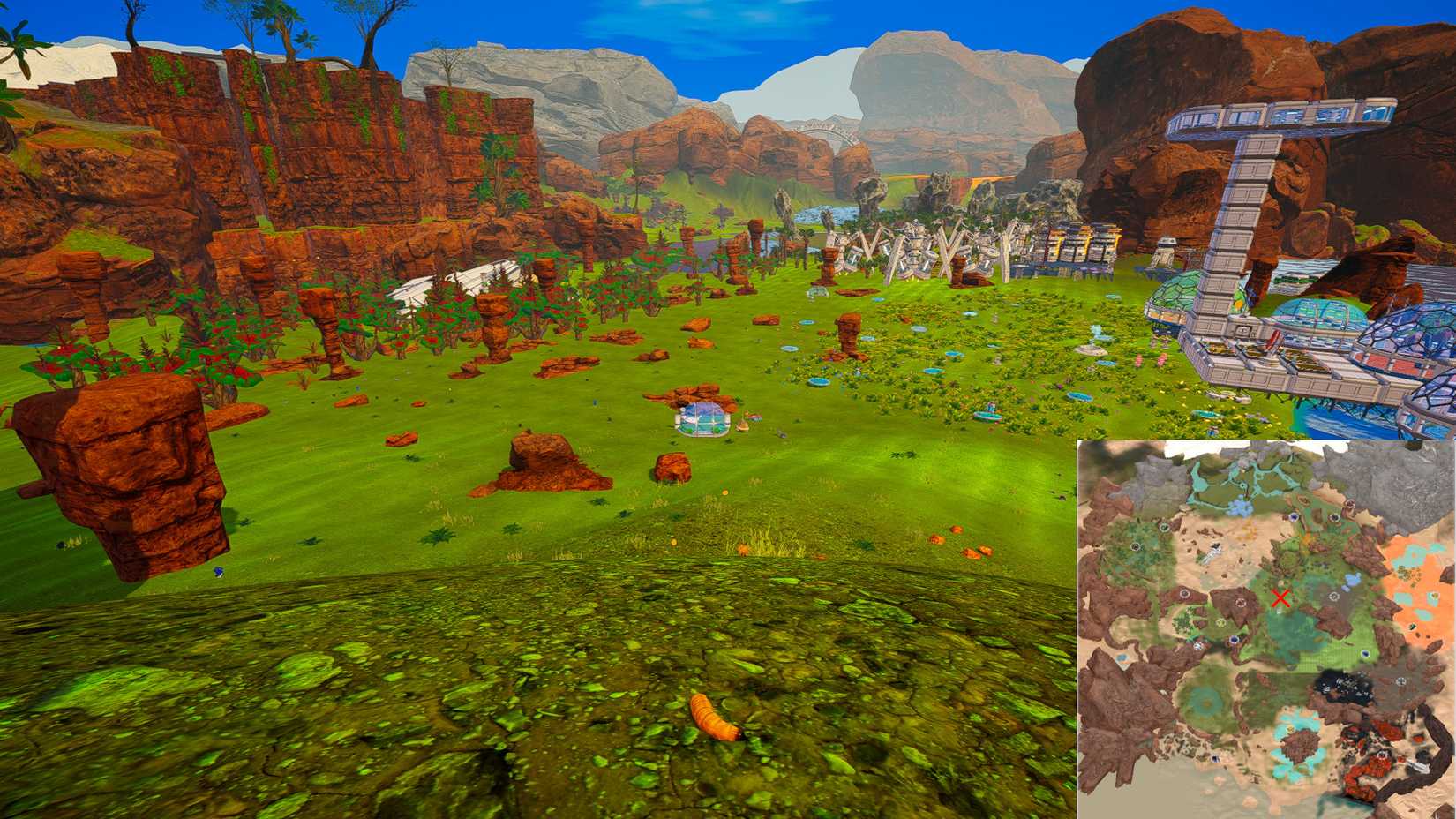Click the gray portal ring icon east of the red X

tap(1332, 597)
